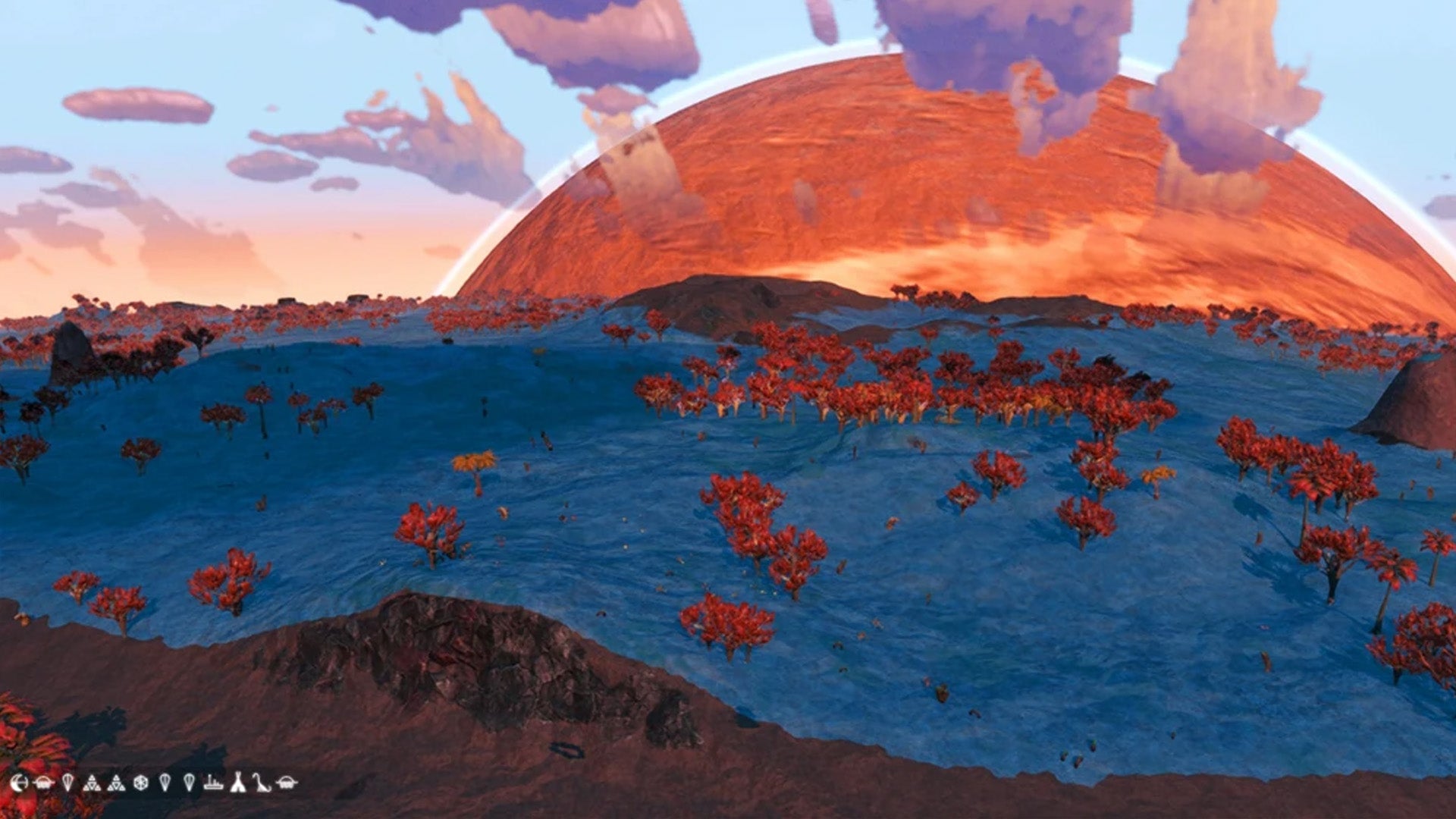
Task: Select the first Balloon glyph
Action: point(67,783)
